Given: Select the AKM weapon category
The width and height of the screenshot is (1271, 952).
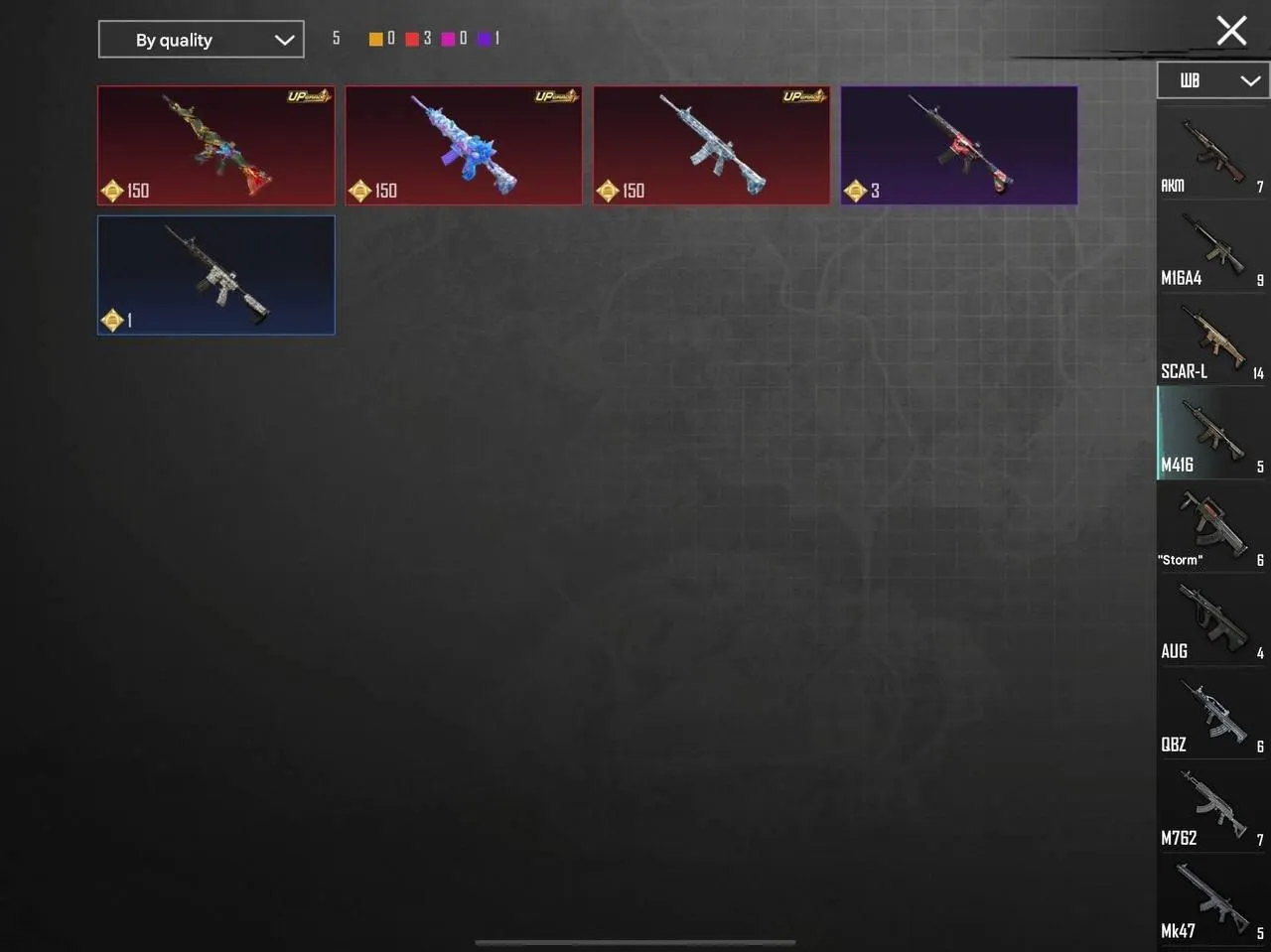Looking at the screenshot, I should click(x=1211, y=154).
